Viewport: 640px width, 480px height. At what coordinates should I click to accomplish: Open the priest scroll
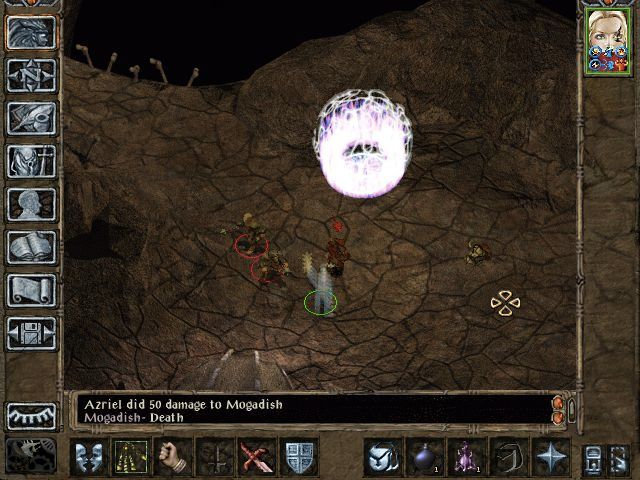click(x=31, y=290)
